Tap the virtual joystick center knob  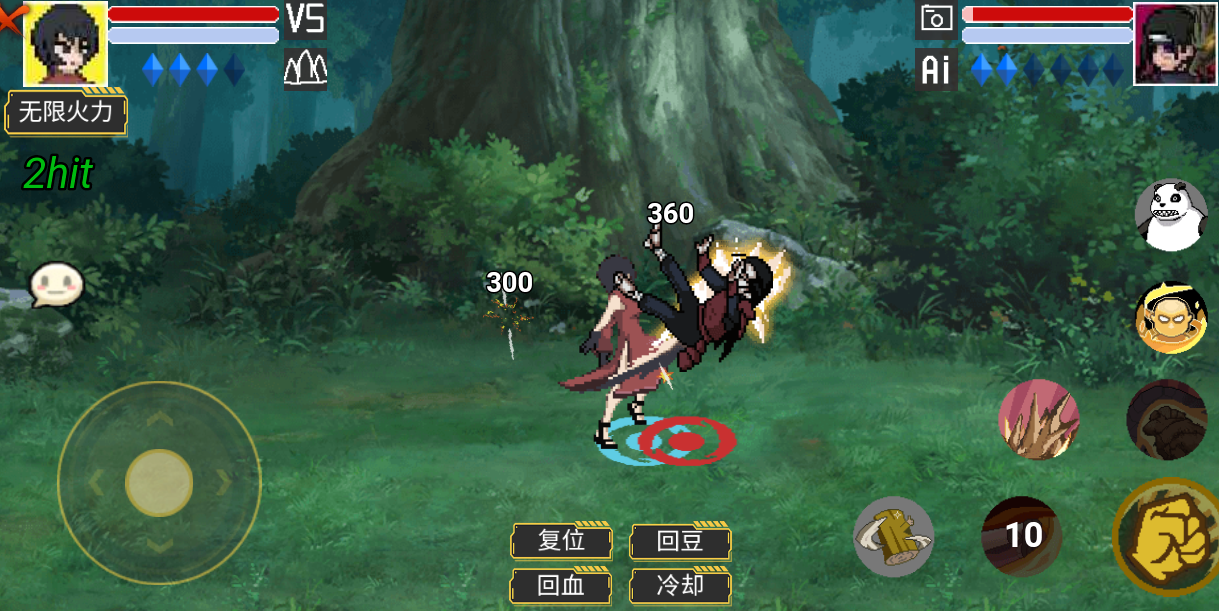pyautogui.click(x=159, y=483)
